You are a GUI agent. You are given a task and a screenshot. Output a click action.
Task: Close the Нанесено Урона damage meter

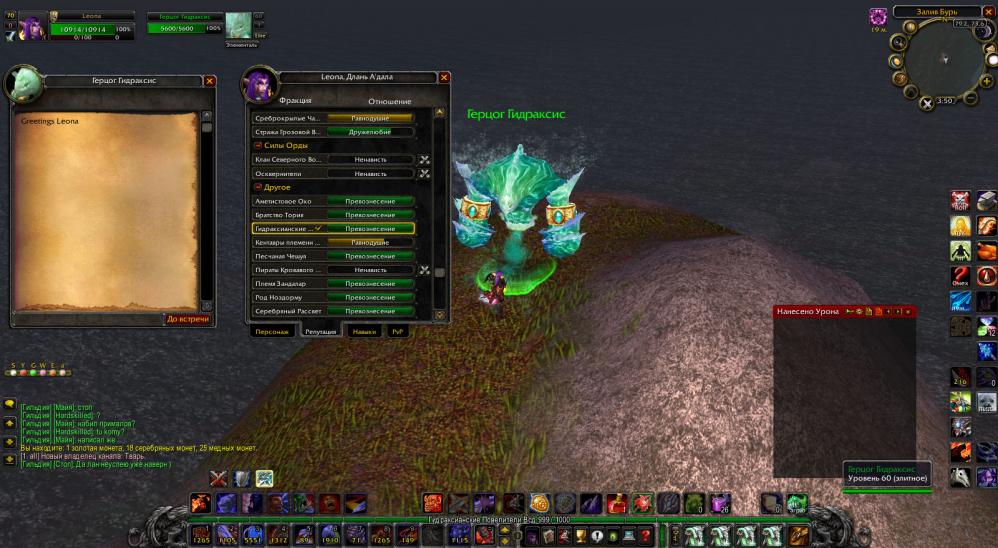[x=908, y=312]
